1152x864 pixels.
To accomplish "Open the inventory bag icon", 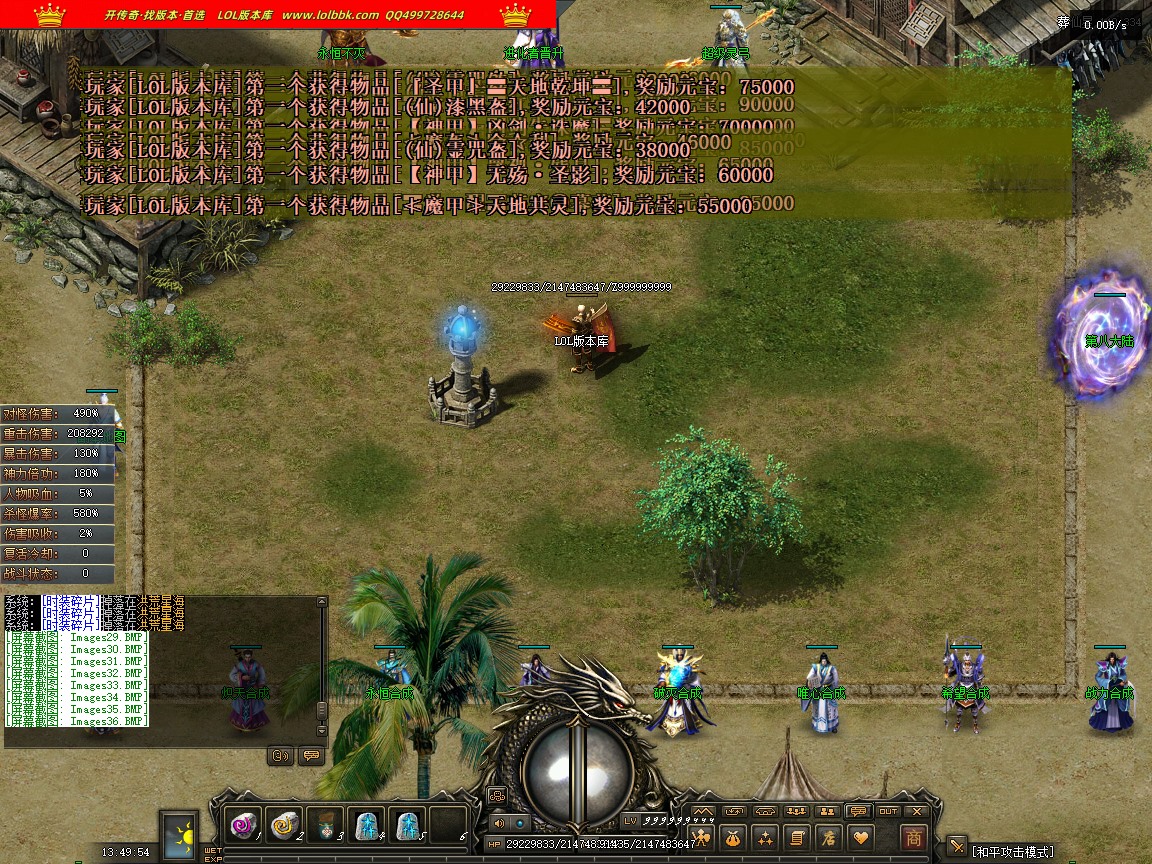I will coord(734,837).
